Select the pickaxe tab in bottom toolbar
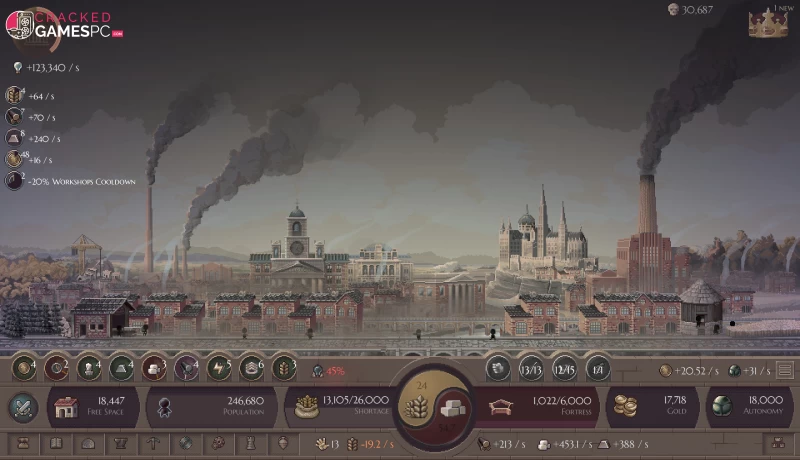800x460 pixels. click(x=153, y=443)
